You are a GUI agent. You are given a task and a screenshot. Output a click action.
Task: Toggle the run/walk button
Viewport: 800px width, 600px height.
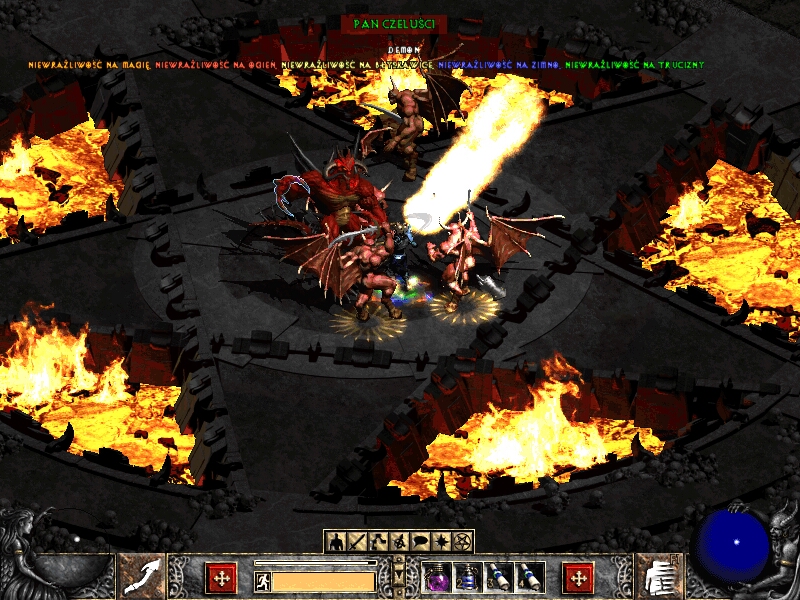click(262, 579)
